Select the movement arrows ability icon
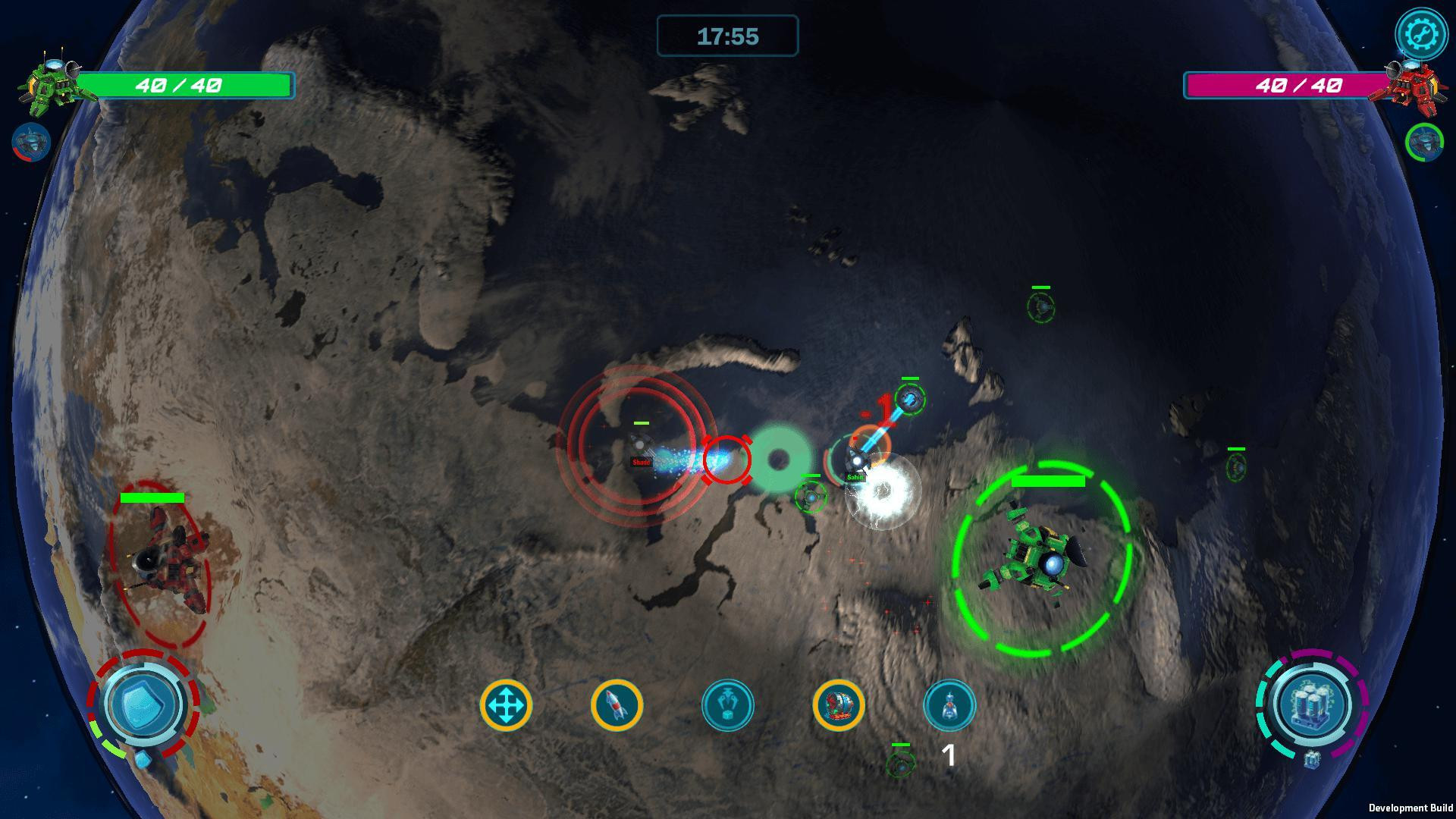1456x819 pixels. pyautogui.click(x=507, y=704)
